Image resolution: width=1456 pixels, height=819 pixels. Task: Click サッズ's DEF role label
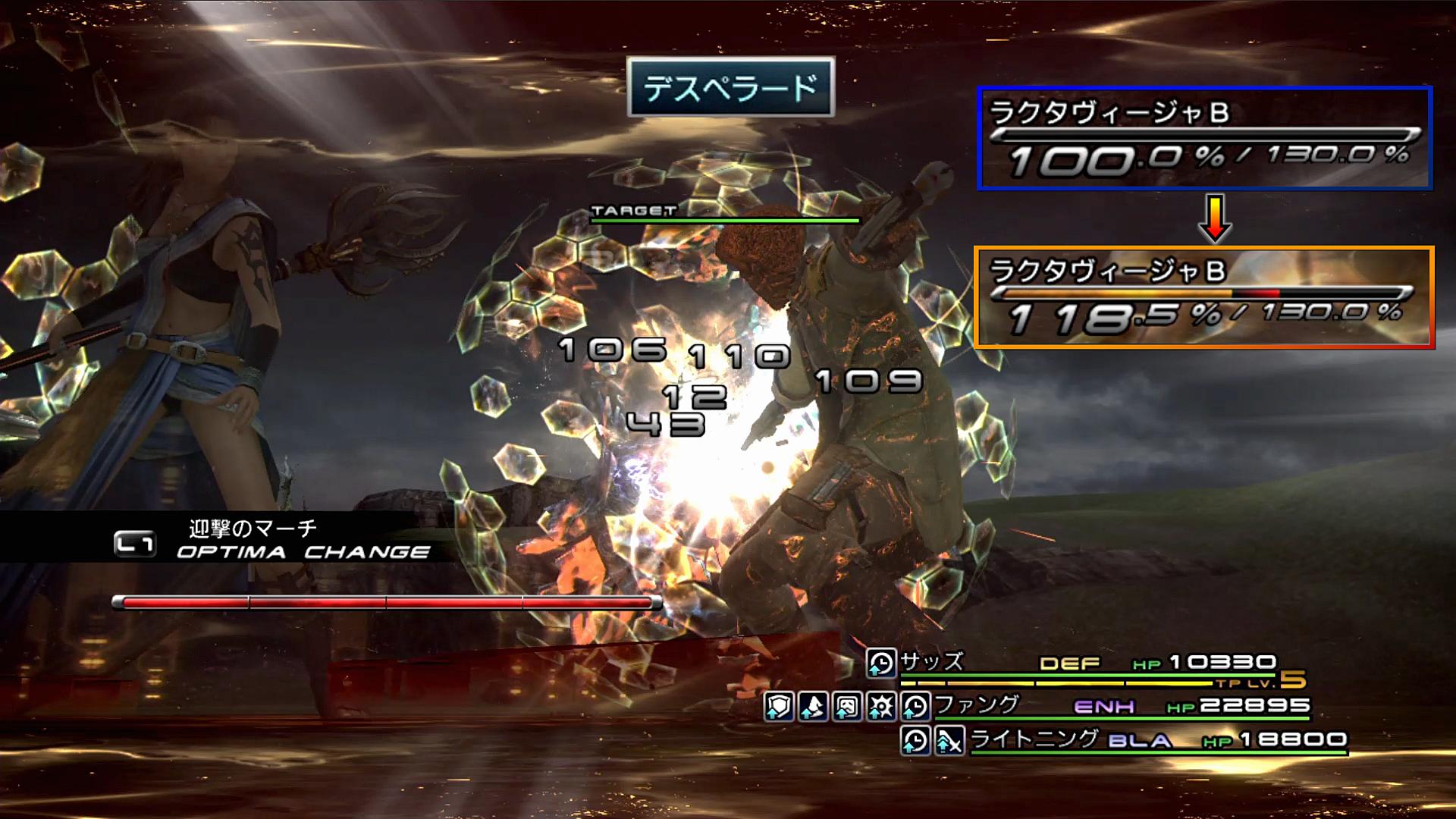[1069, 664]
